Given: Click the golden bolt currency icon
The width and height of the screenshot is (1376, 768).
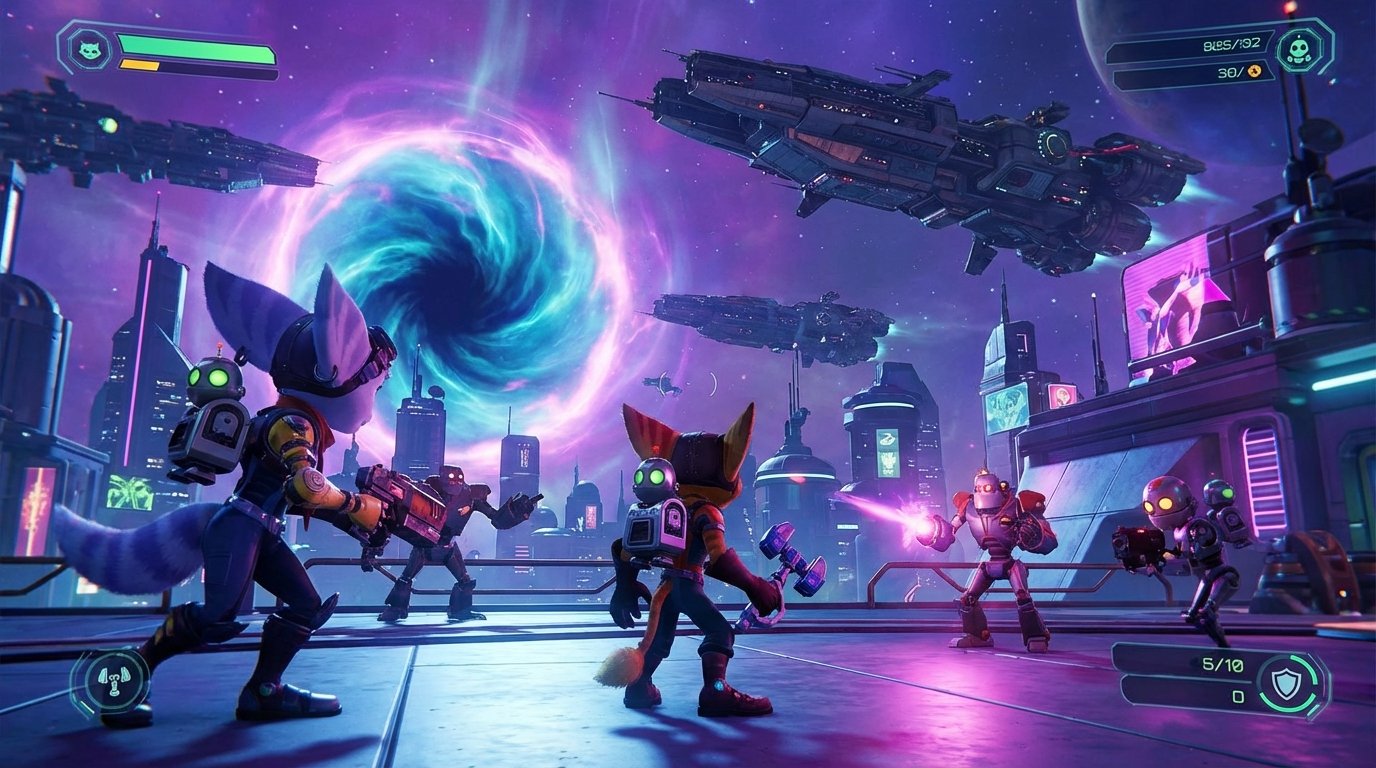Looking at the screenshot, I should tap(1254, 72).
